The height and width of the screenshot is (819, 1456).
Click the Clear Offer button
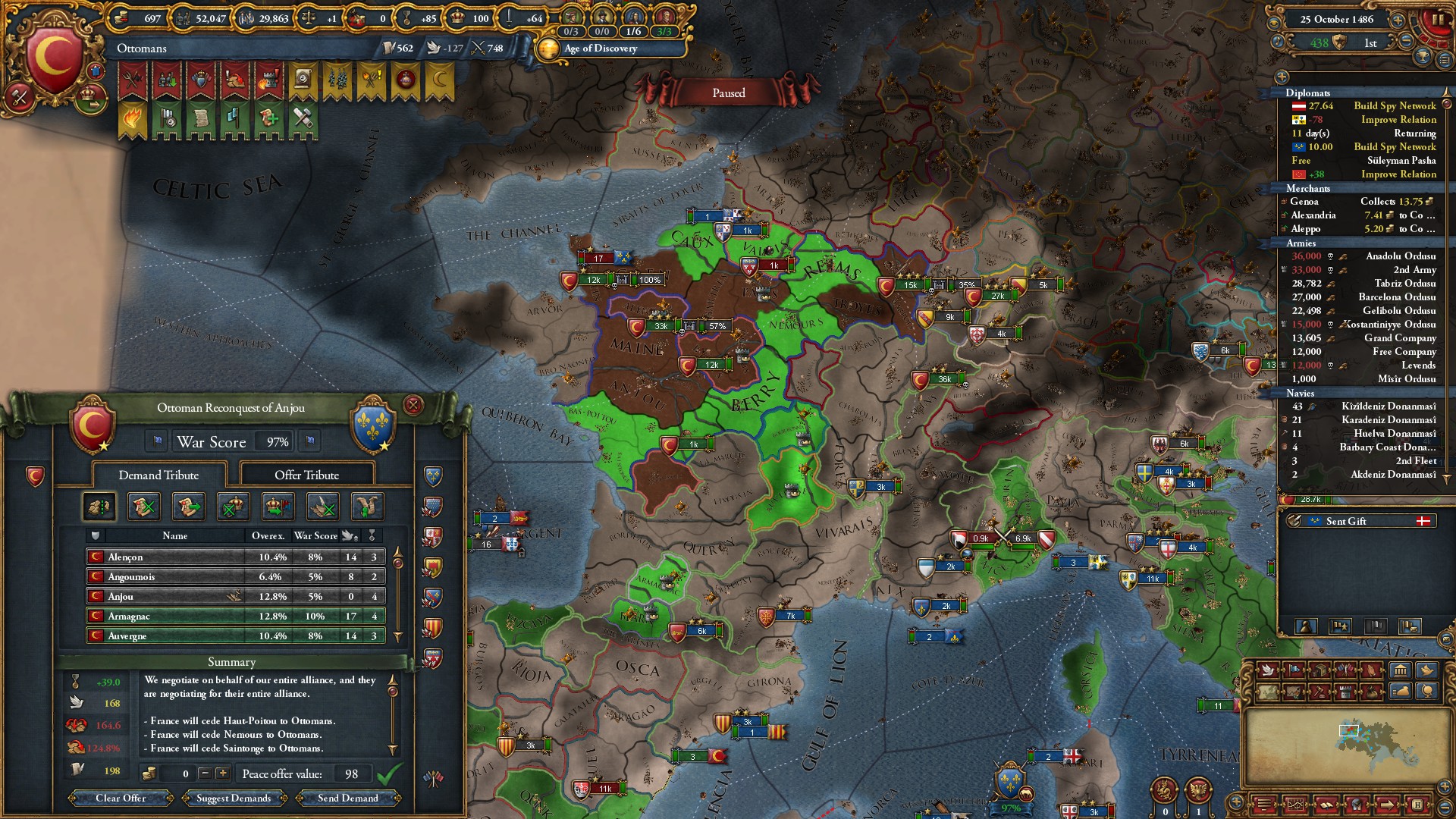pyautogui.click(x=121, y=798)
